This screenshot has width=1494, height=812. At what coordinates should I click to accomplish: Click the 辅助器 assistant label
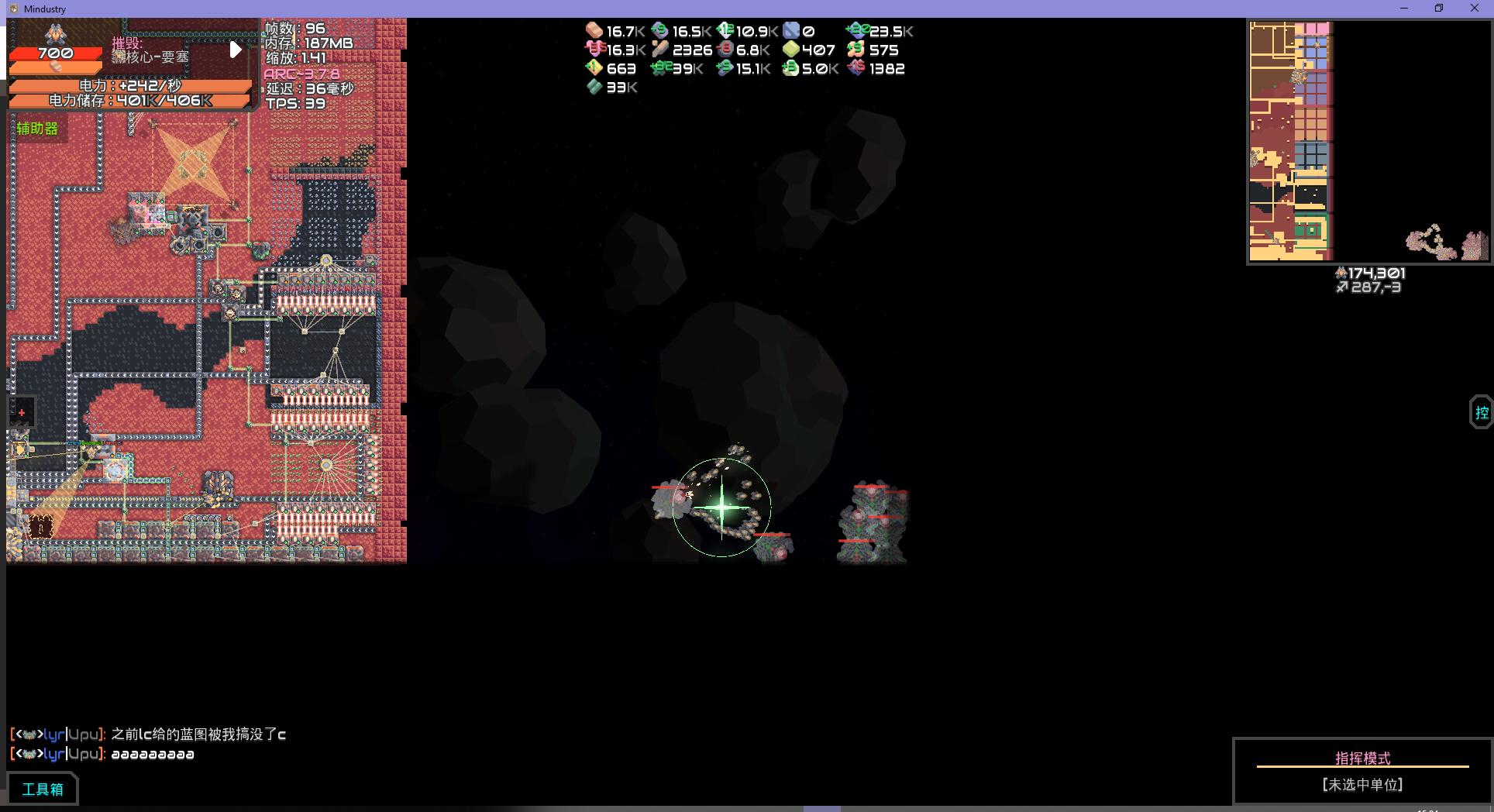click(36, 129)
